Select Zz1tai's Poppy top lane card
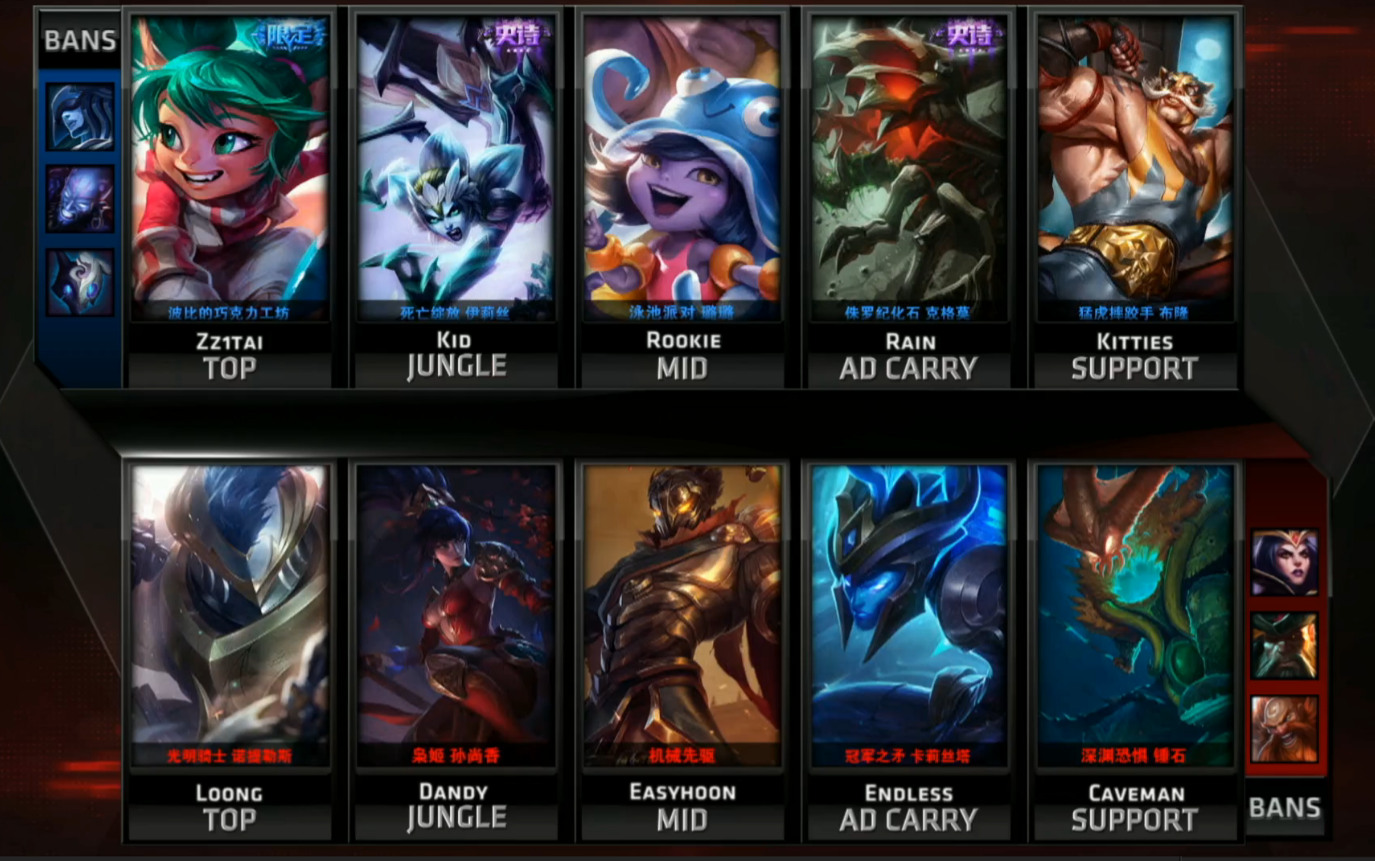 [230, 170]
